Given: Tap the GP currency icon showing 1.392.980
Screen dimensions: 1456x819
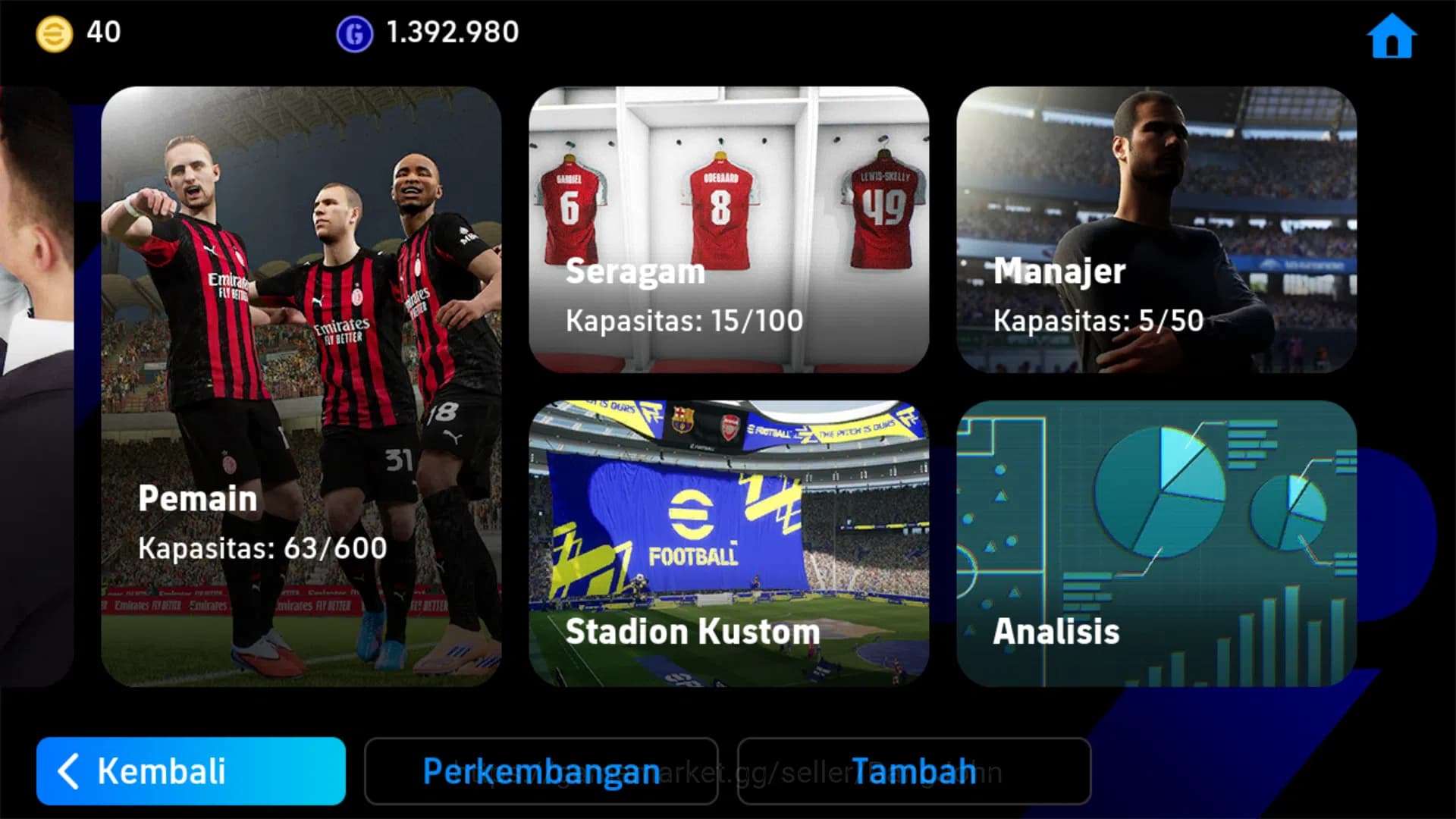Looking at the screenshot, I should coord(353,32).
